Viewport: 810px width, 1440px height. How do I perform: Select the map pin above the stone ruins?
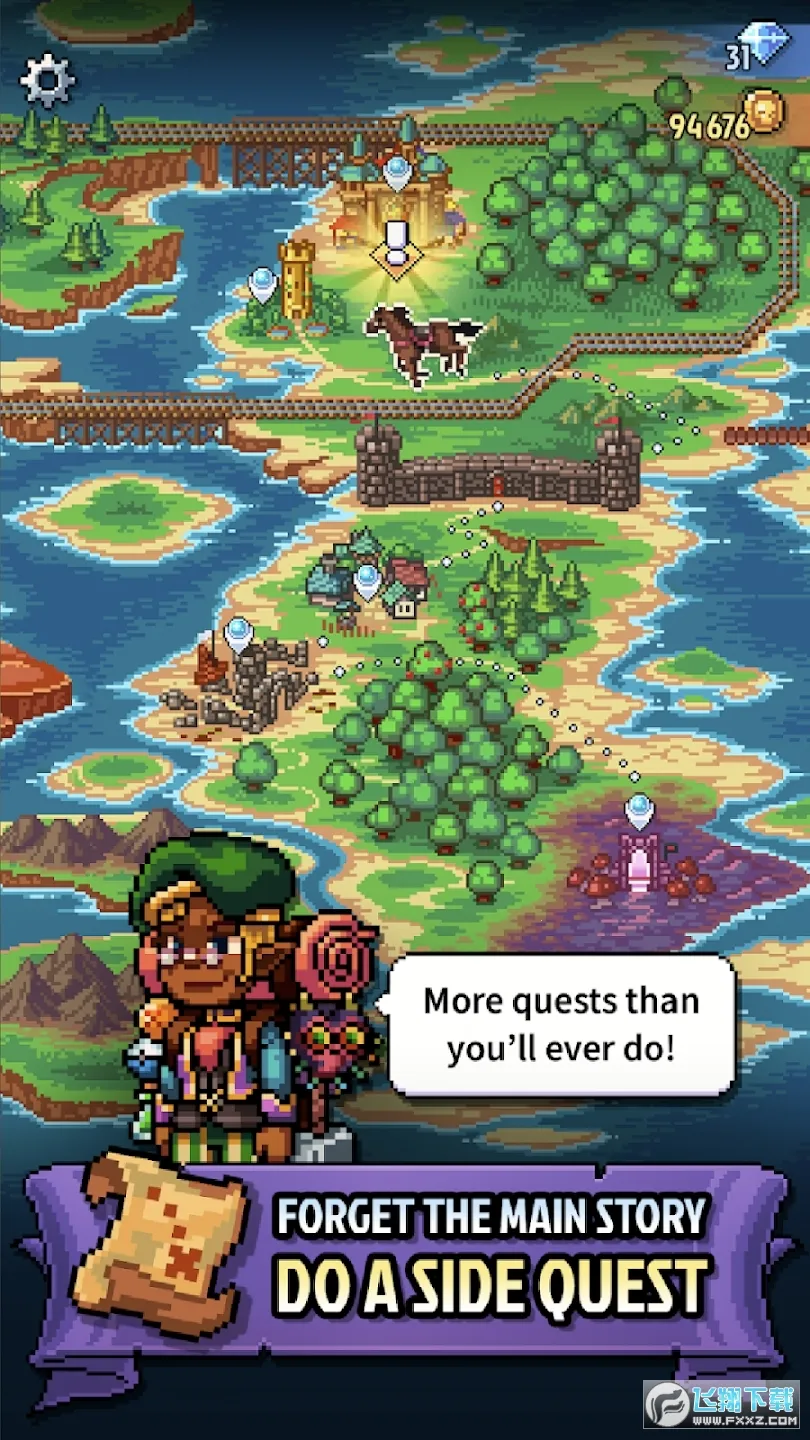238,633
